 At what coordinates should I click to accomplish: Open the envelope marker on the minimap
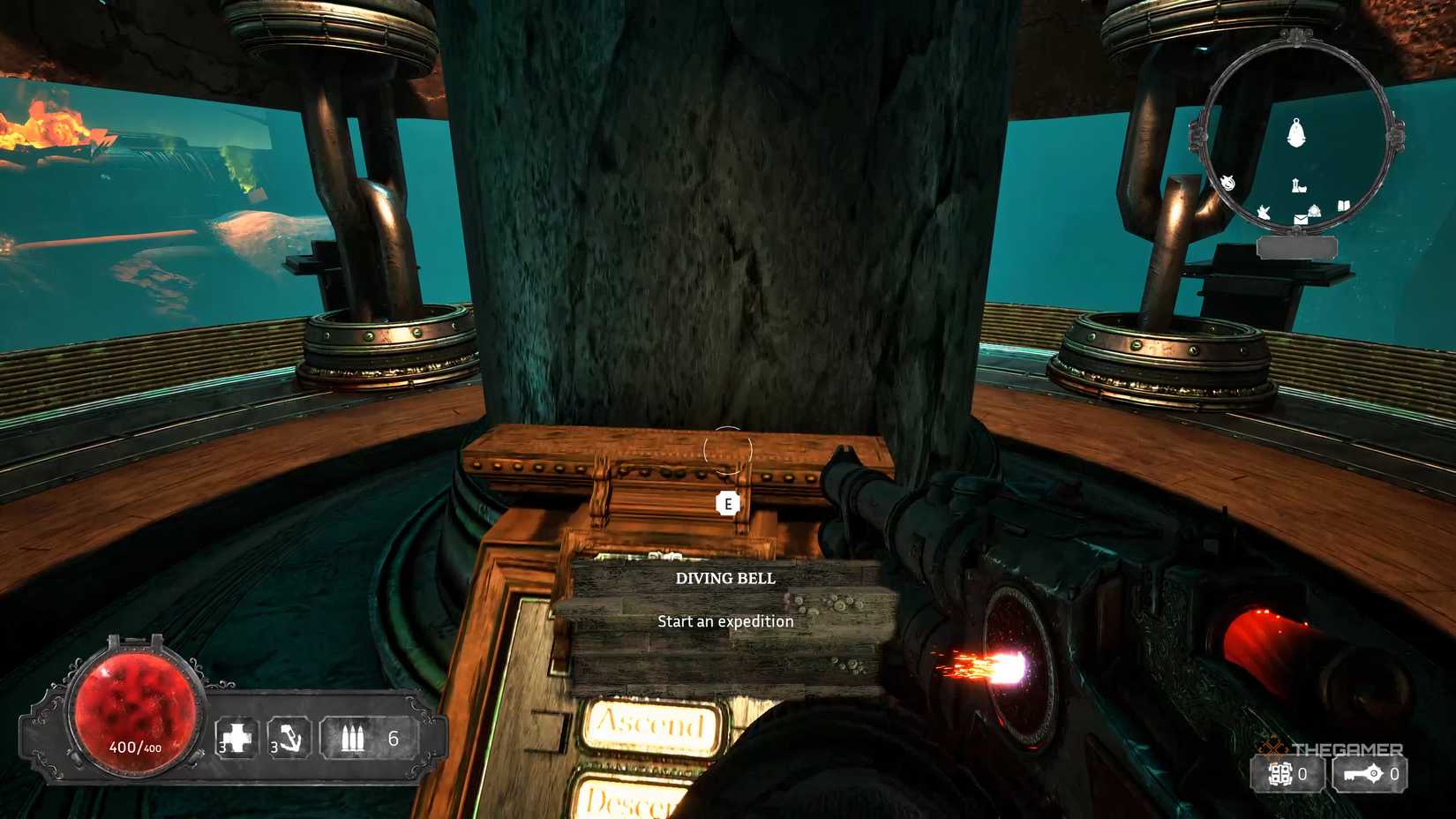tap(1302, 219)
